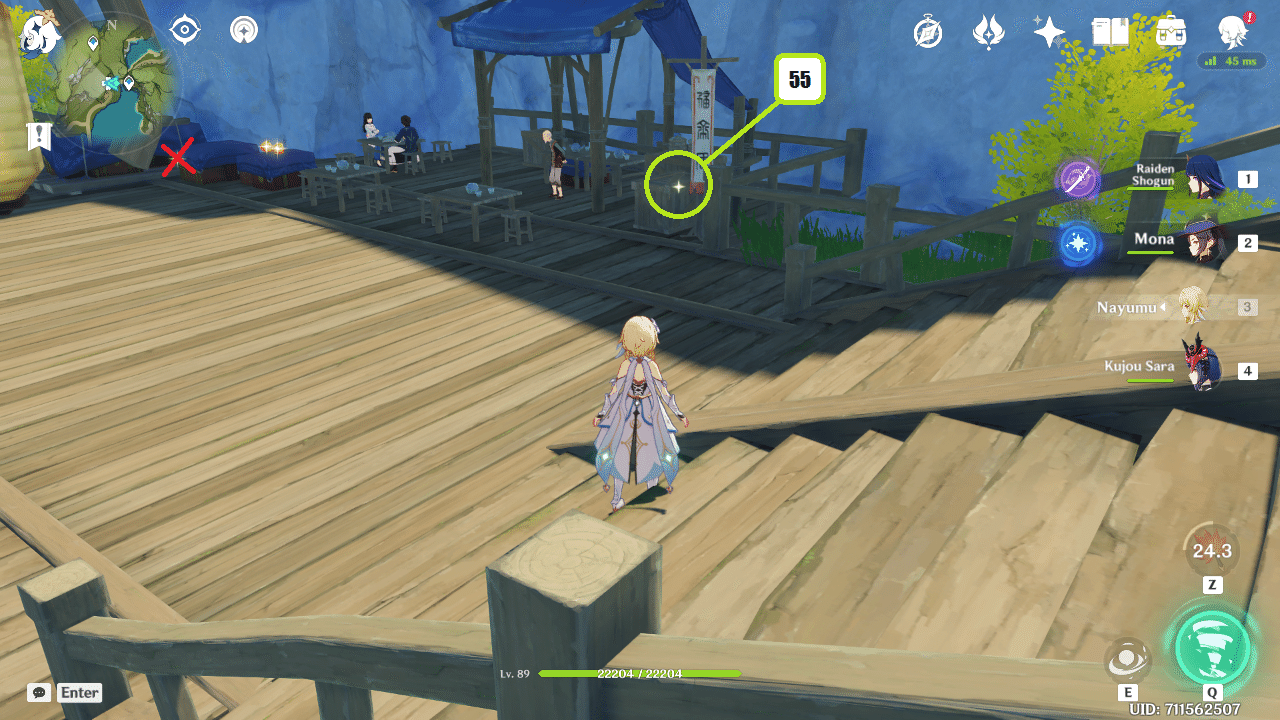1280x720 pixels.
Task: Click Raiden Shogun's purple Electro buff icon
Action: (x=1080, y=180)
